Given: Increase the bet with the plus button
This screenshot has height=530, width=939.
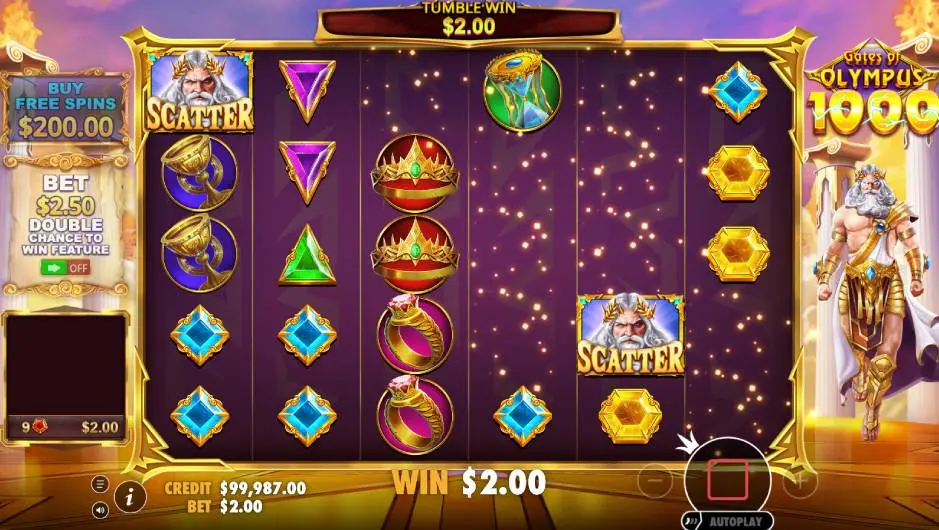Looking at the screenshot, I should point(800,481).
